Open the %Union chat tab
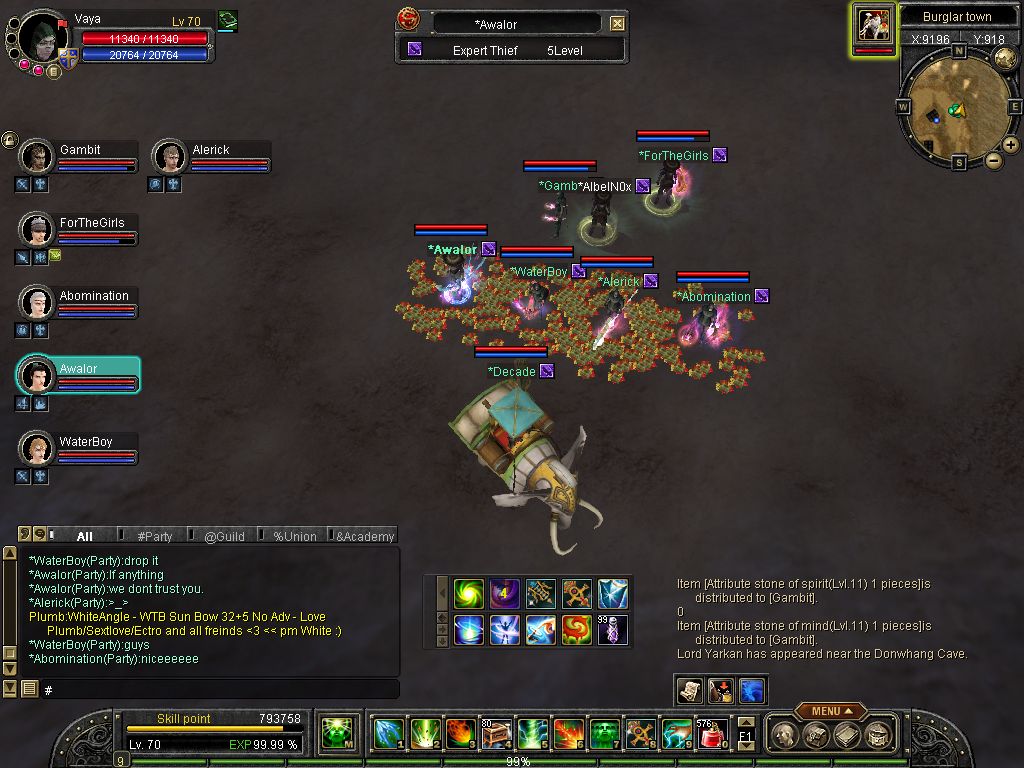The image size is (1024, 768). pyautogui.click(x=295, y=536)
